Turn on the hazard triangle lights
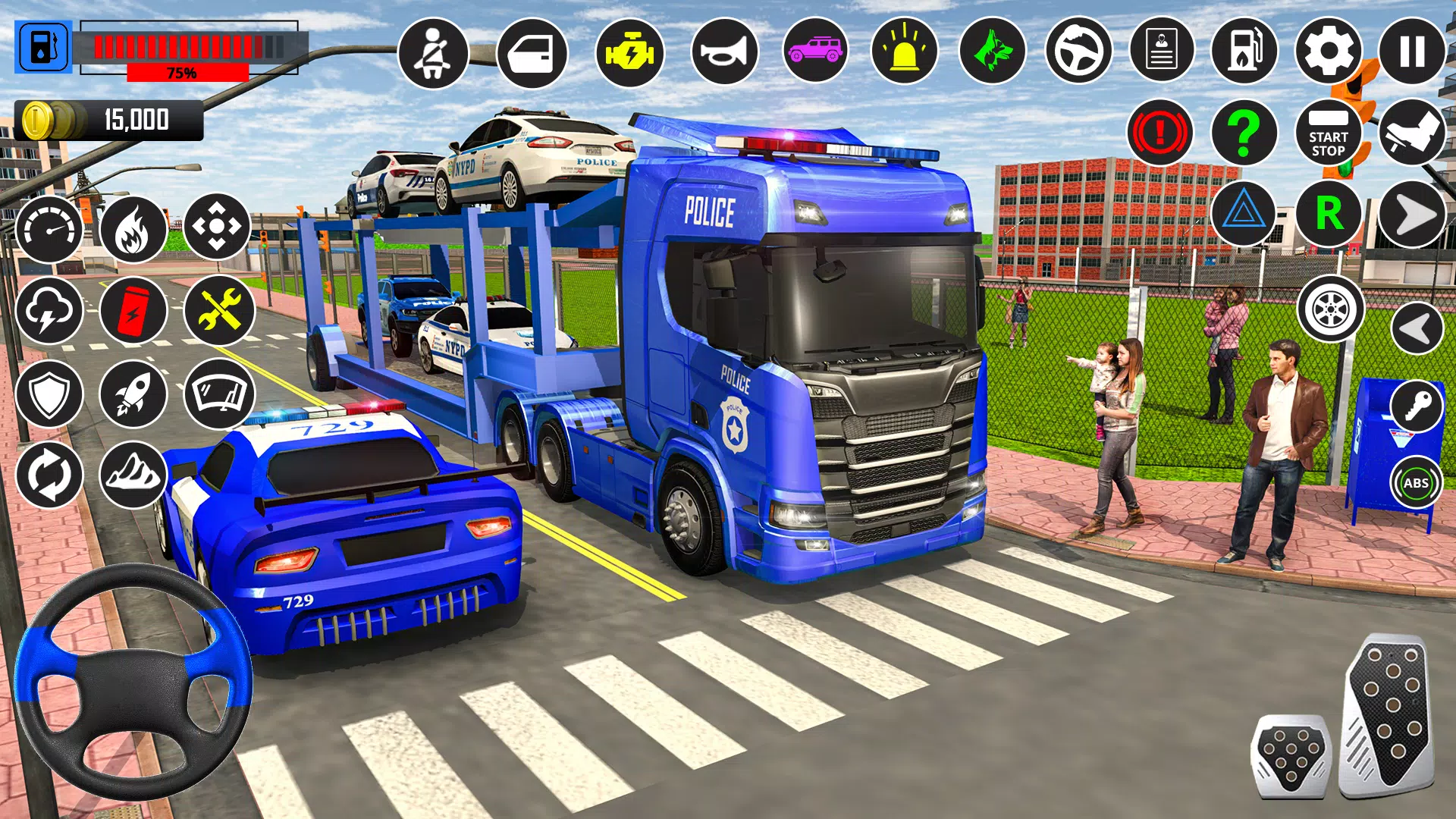 point(1244,214)
